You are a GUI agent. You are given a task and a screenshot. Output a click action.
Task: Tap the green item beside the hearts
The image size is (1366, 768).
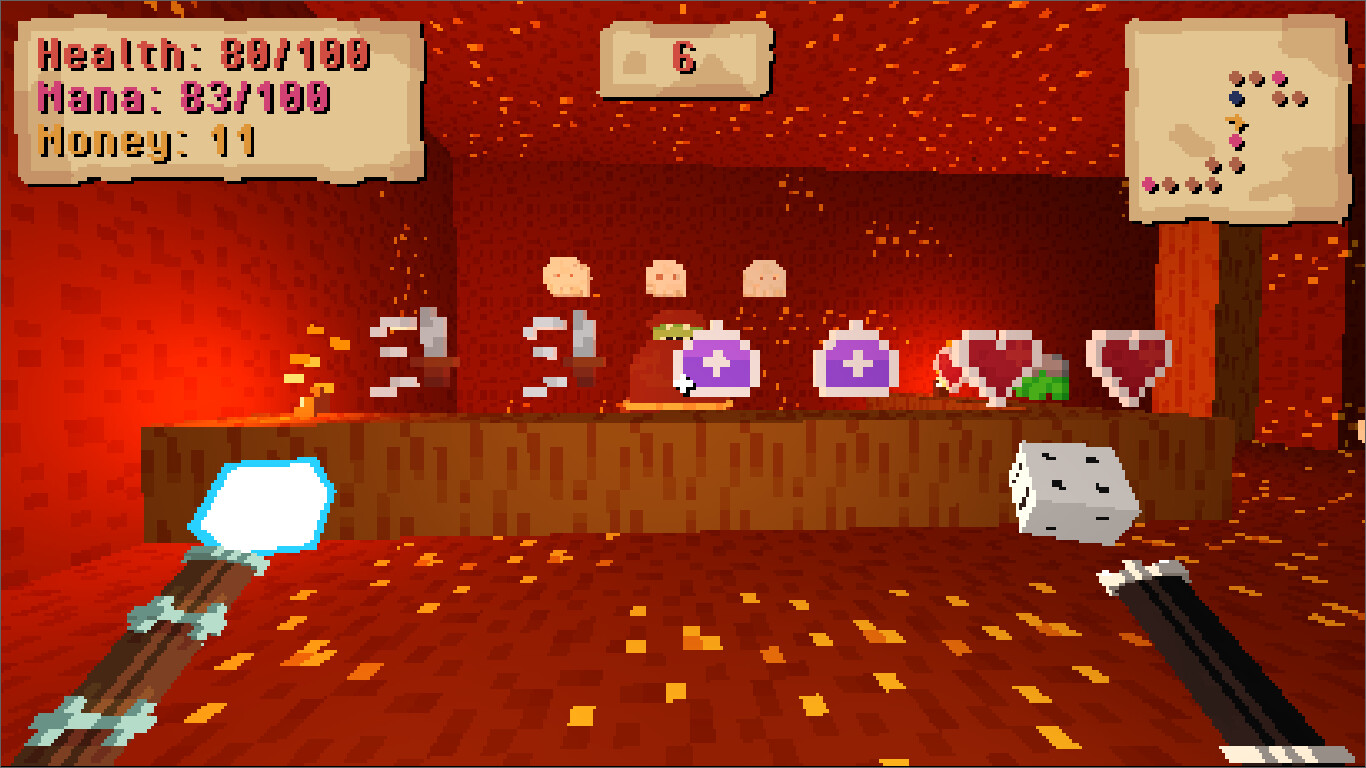pos(1043,388)
